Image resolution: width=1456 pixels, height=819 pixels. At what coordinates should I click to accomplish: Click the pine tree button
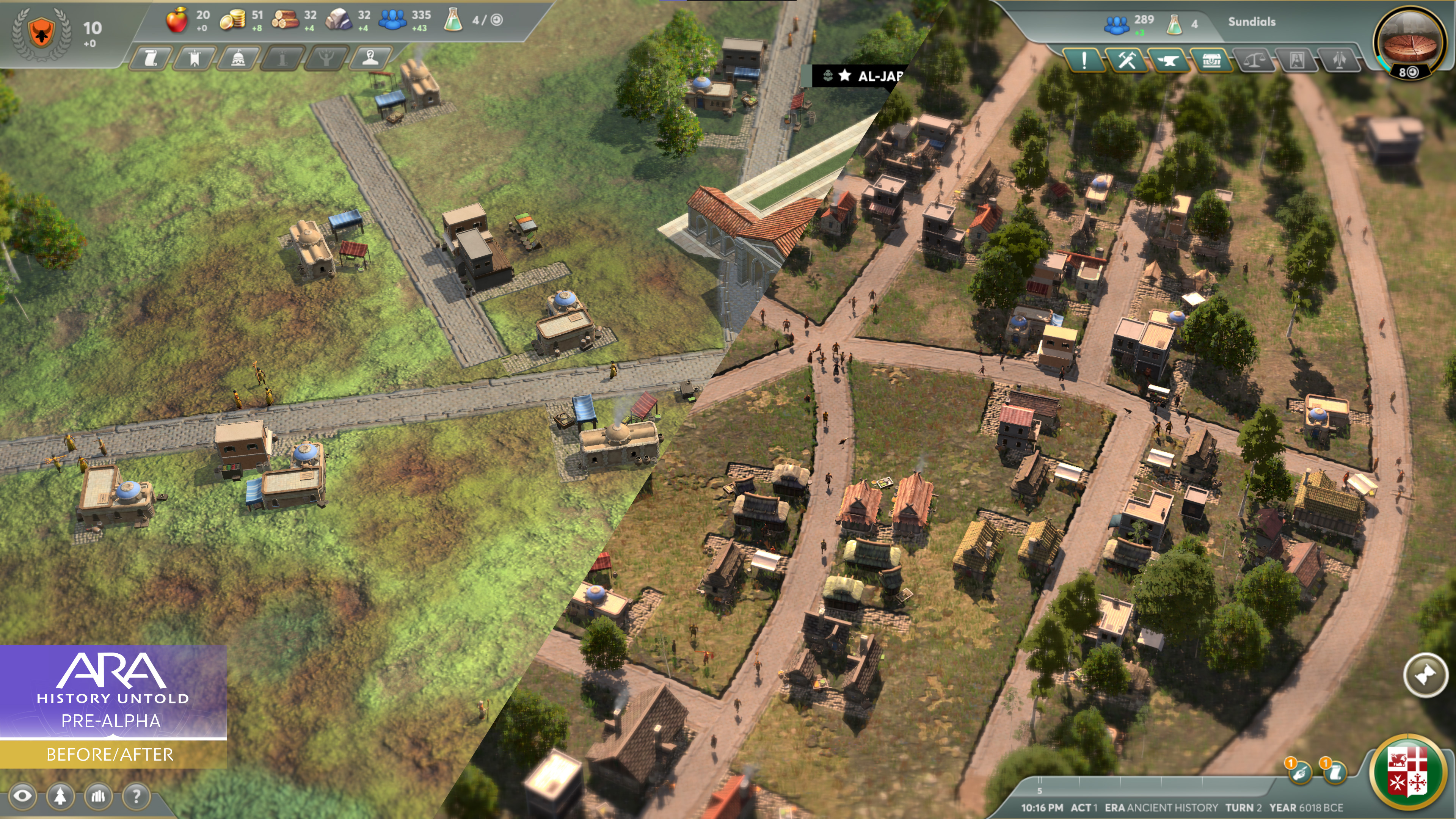61,796
